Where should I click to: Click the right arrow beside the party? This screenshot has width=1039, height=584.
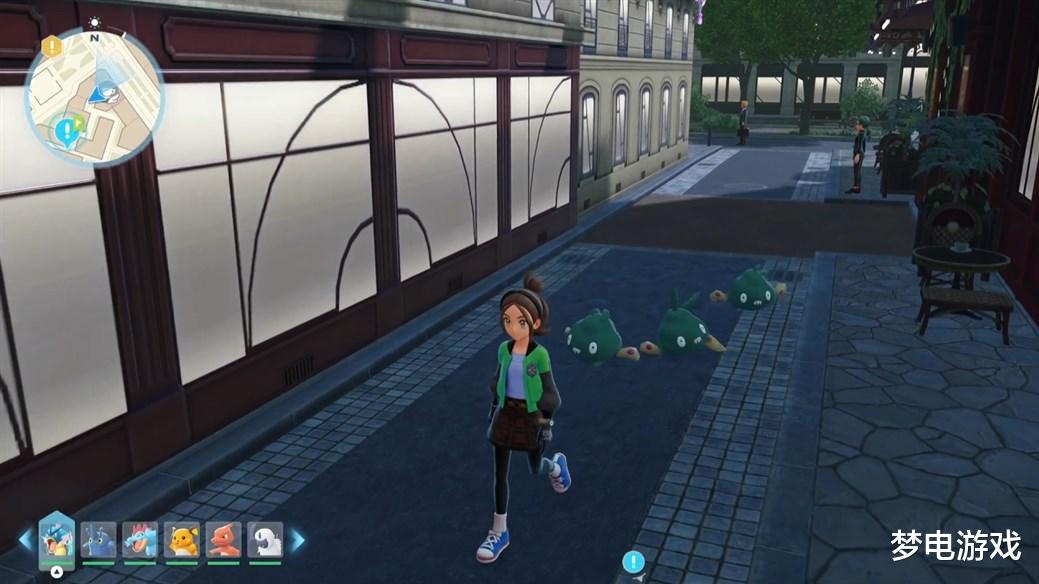[x=297, y=541]
